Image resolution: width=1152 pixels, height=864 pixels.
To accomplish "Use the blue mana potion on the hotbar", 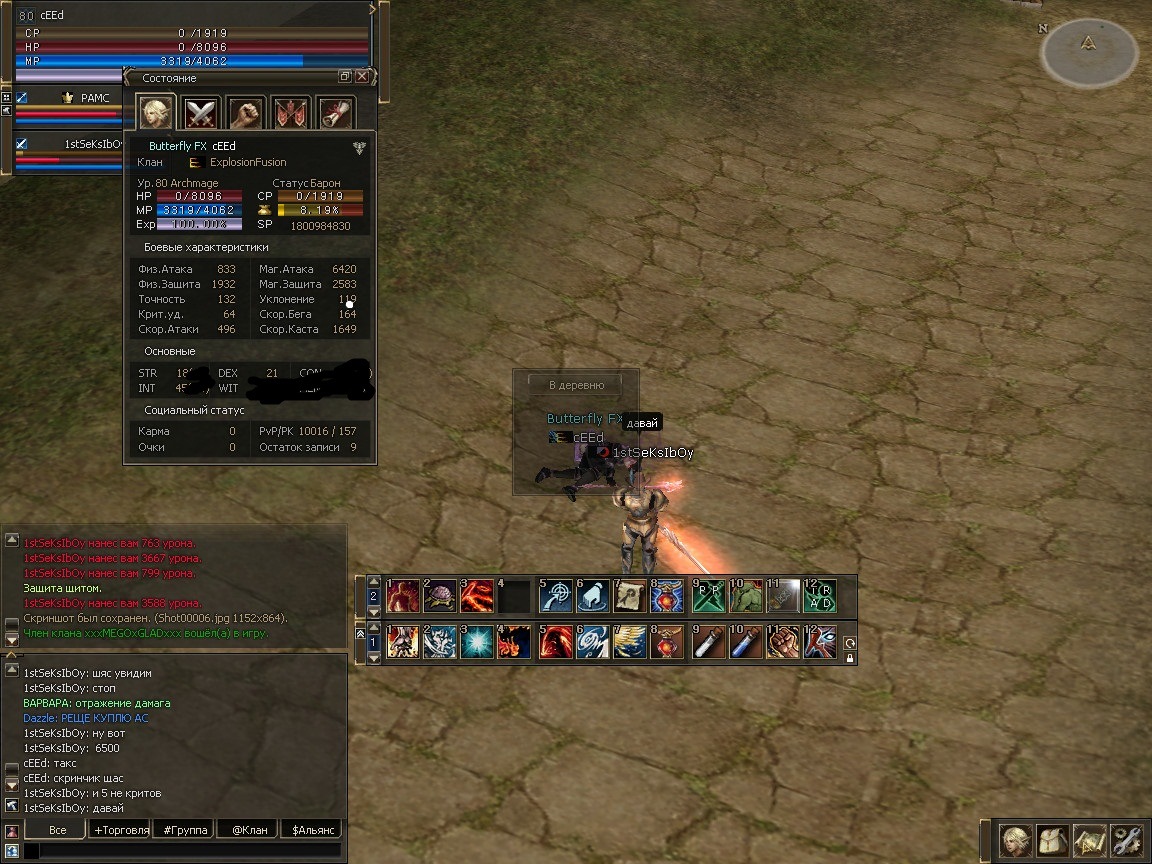I will (x=744, y=642).
